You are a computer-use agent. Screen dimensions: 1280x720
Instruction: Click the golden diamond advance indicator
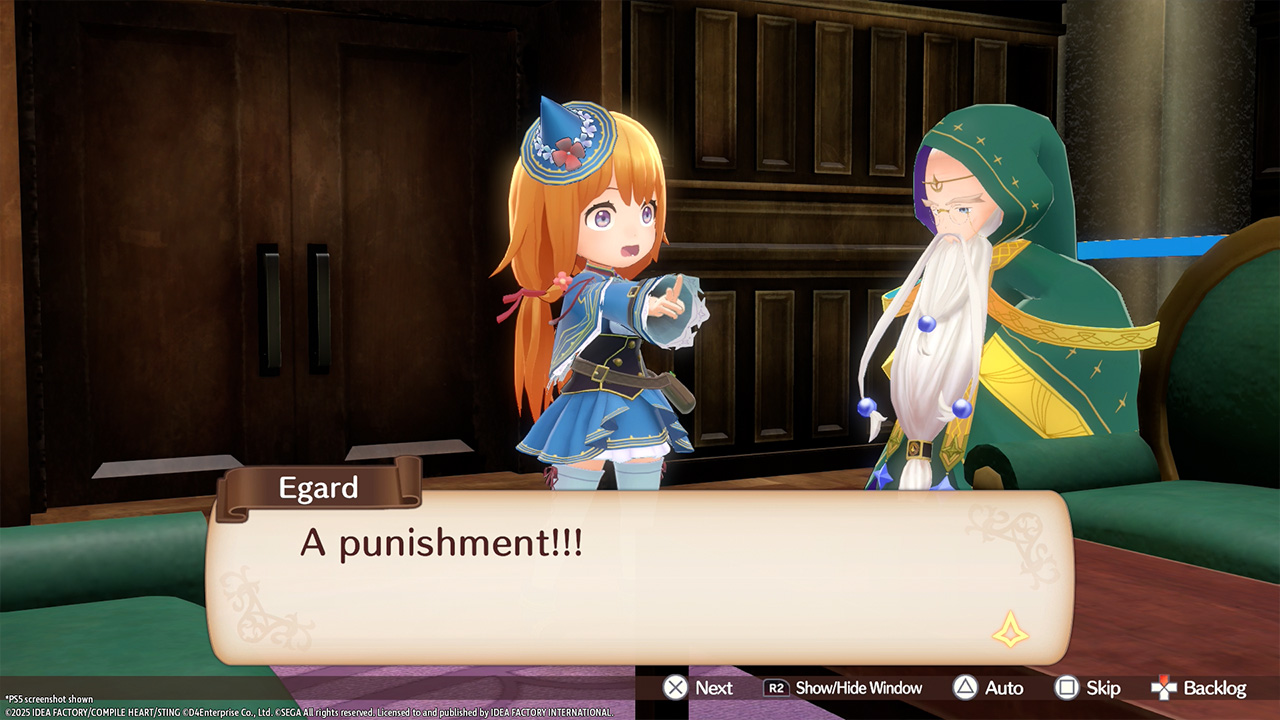(1009, 629)
